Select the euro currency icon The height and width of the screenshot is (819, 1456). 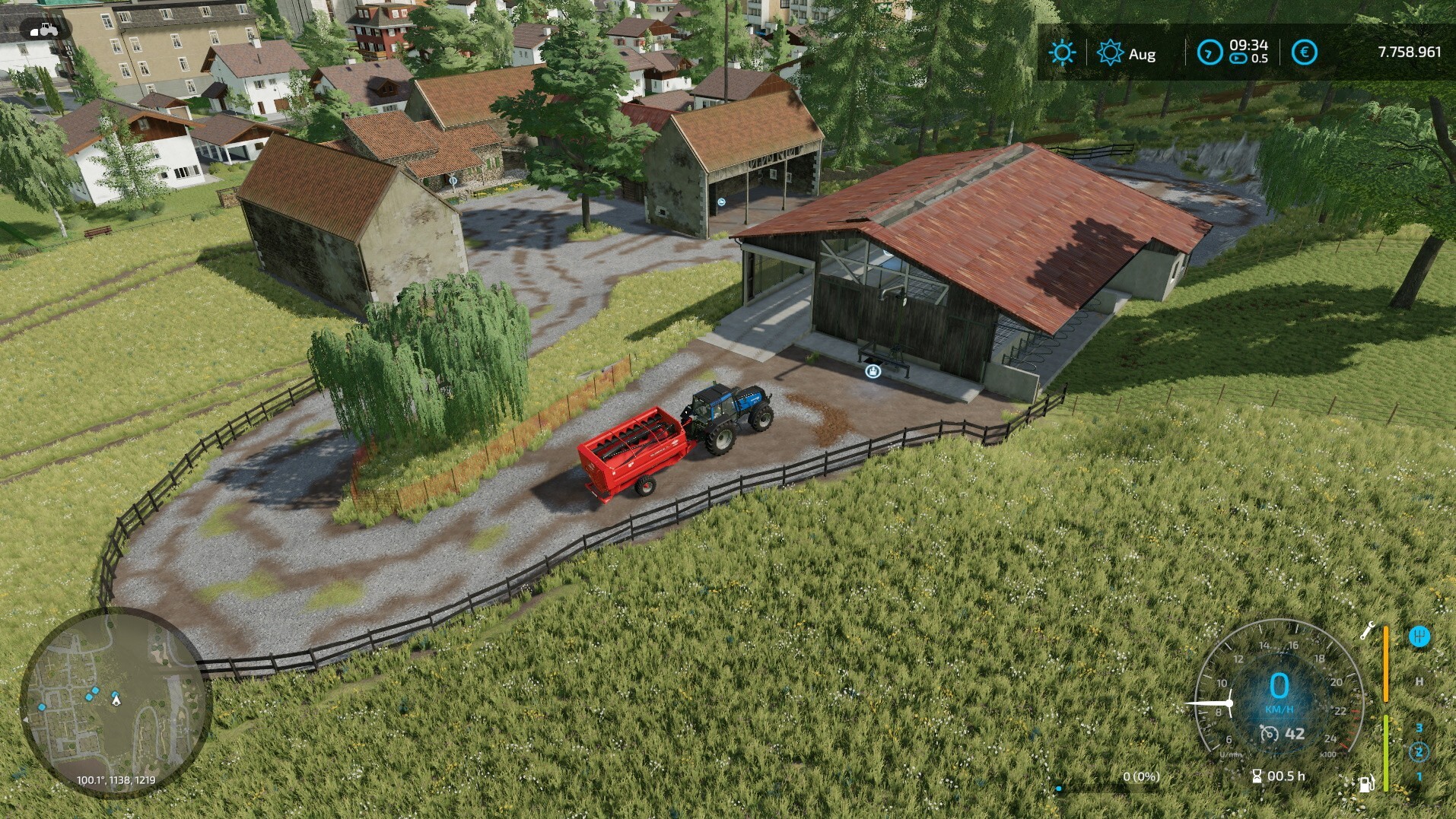coord(1305,52)
